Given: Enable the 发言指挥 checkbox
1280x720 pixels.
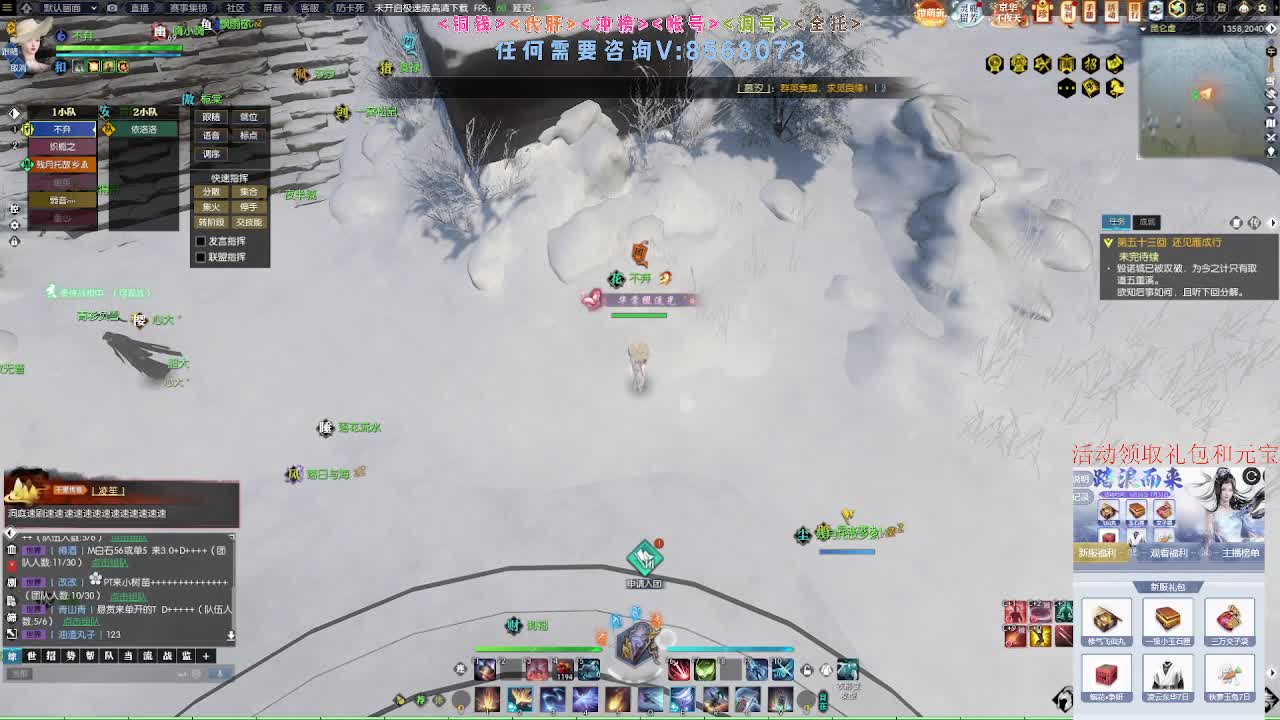Looking at the screenshot, I should (199, 241).
